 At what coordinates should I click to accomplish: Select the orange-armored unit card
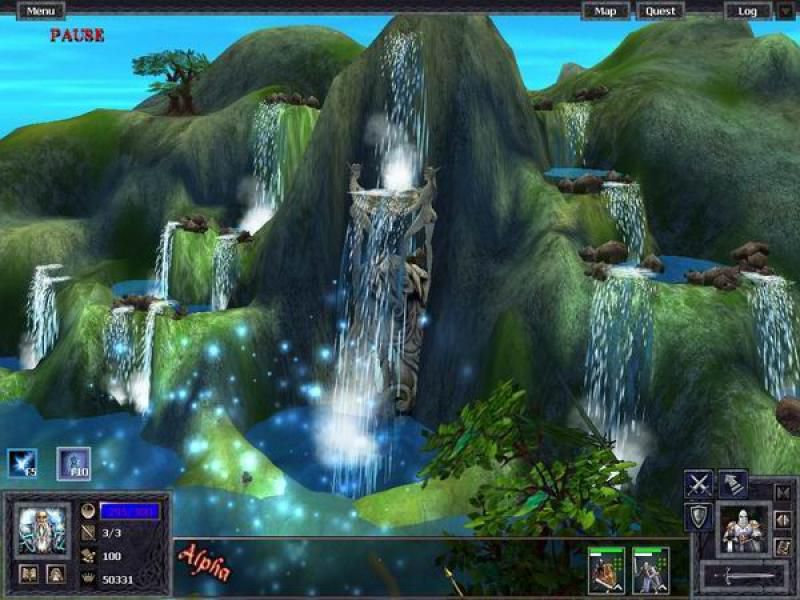click(x=606, y=570)
